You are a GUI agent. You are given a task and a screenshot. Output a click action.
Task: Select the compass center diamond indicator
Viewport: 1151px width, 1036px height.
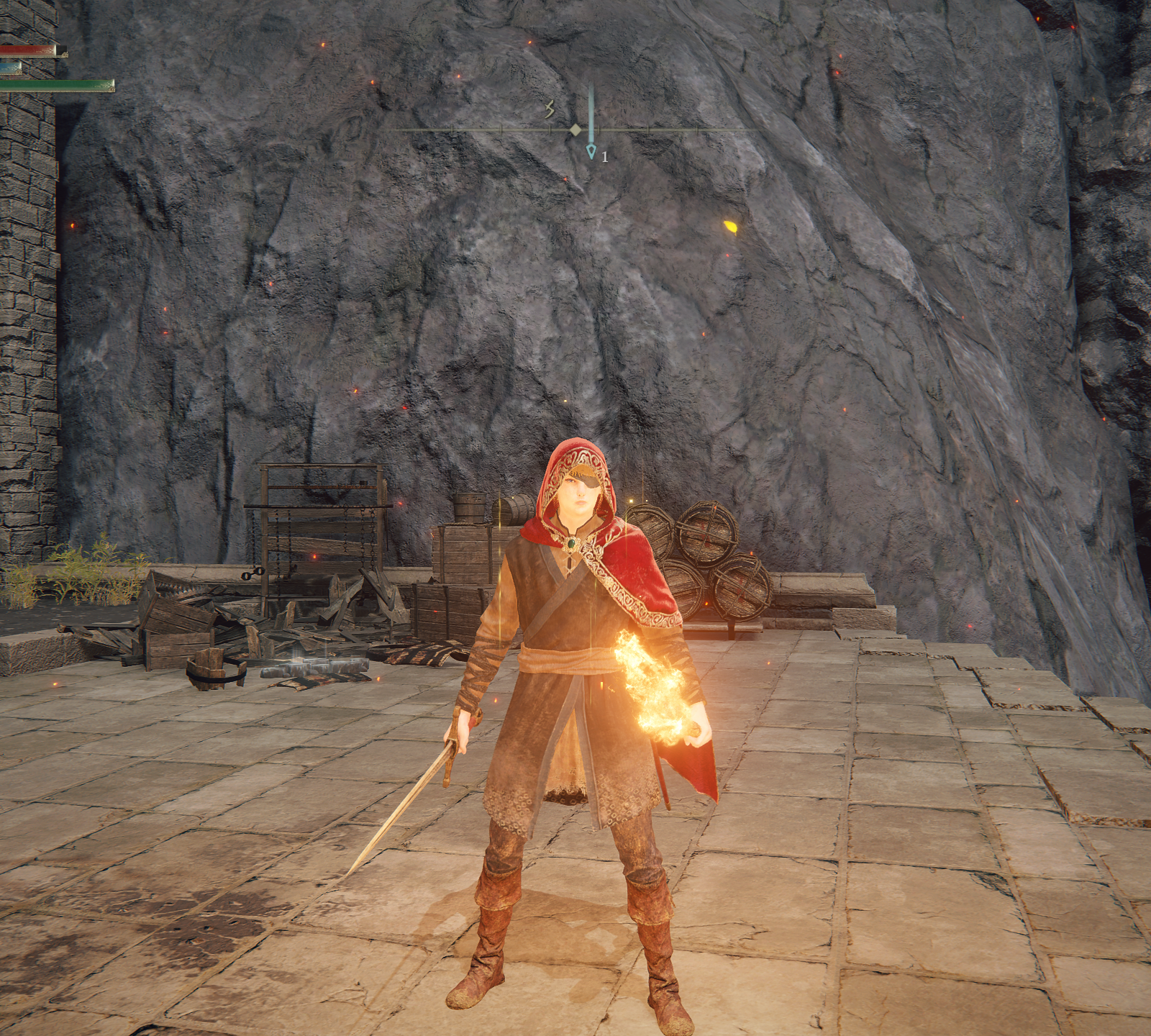click(575, 130)
